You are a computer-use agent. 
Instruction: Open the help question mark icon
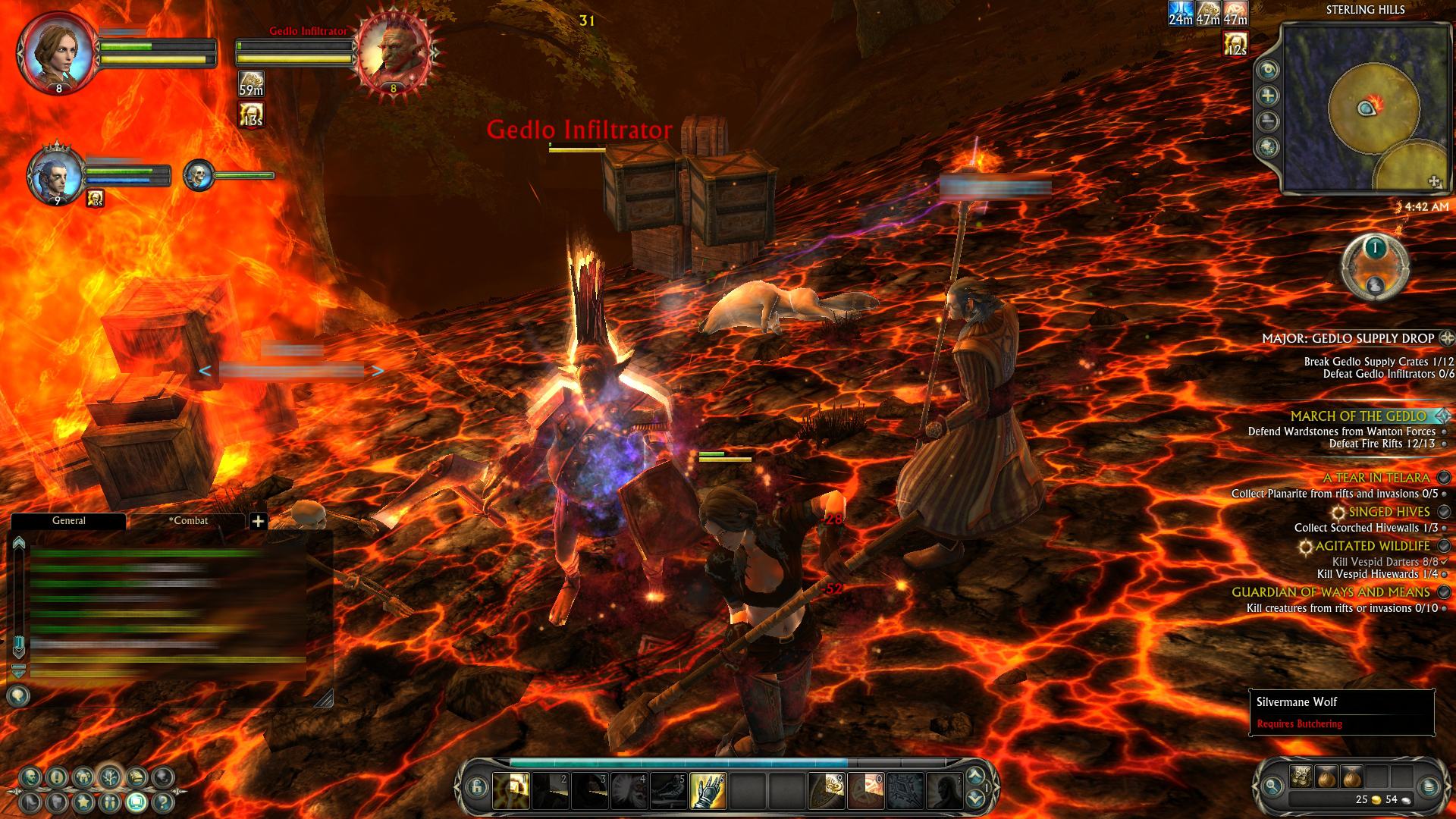click(x=162, y=802)
